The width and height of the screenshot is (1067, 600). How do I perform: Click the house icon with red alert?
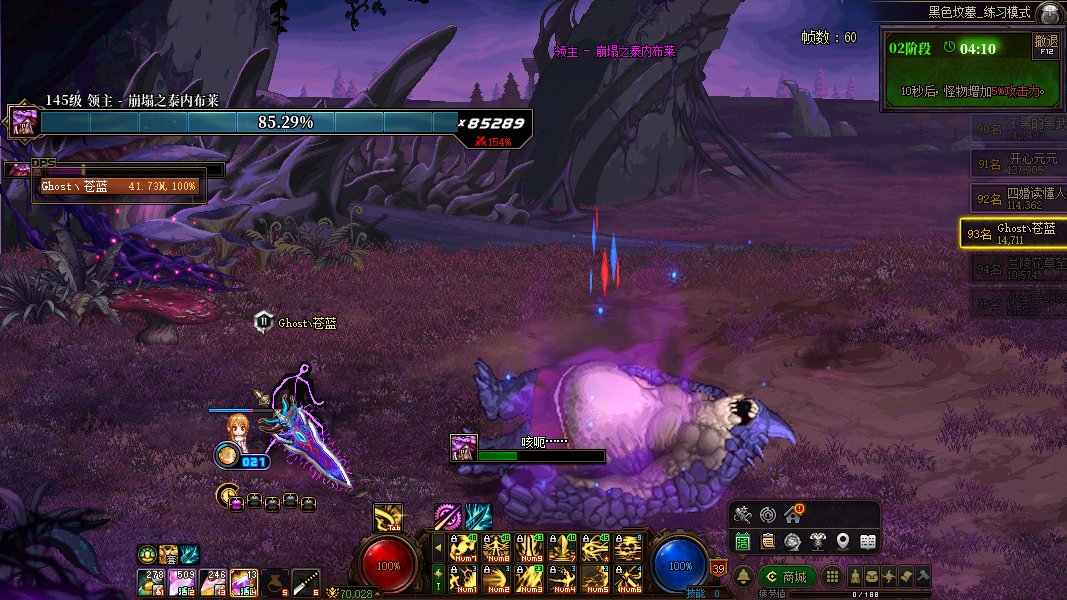point(793,515)
